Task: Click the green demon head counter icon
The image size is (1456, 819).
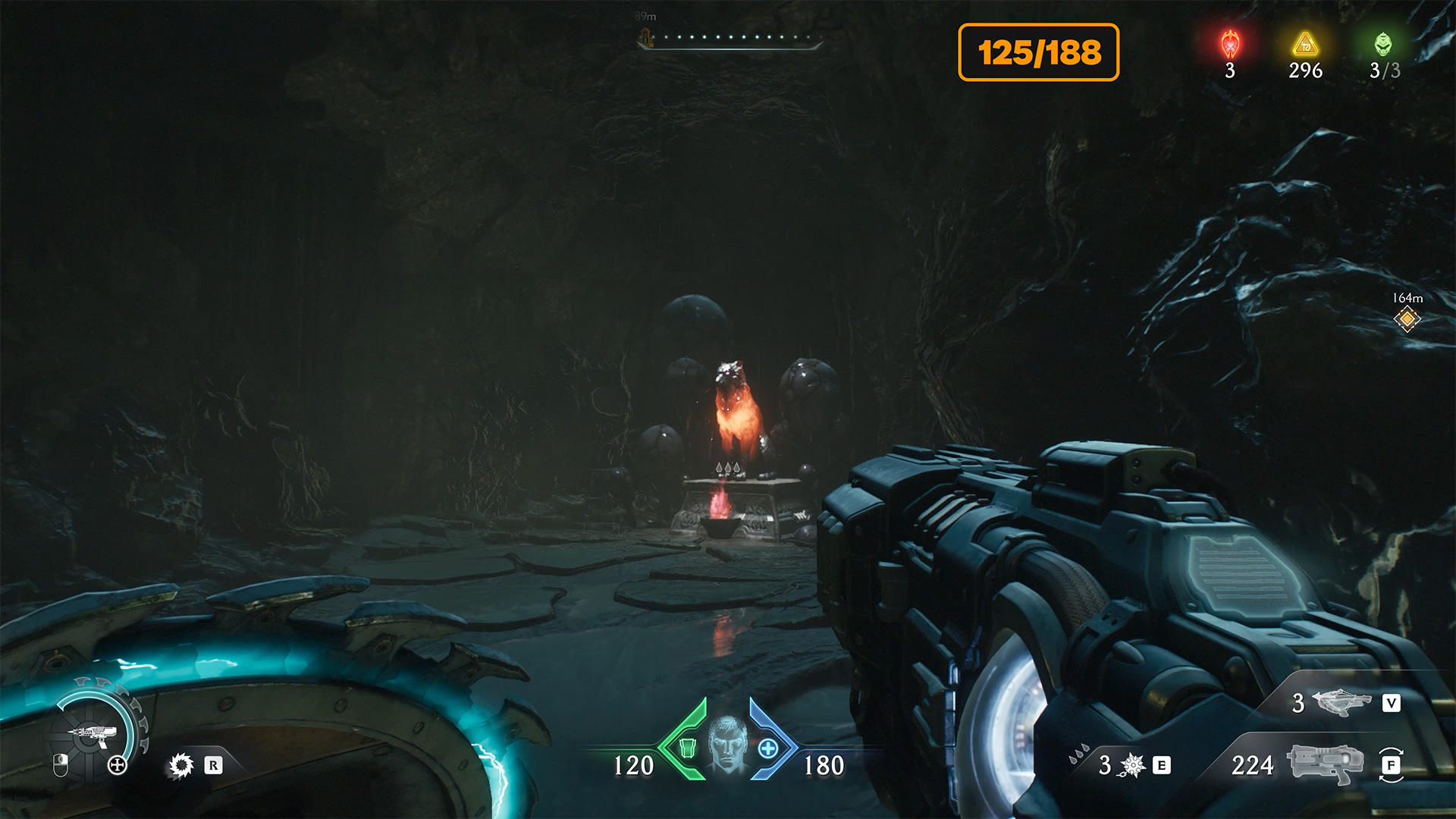Action: 1383,45
